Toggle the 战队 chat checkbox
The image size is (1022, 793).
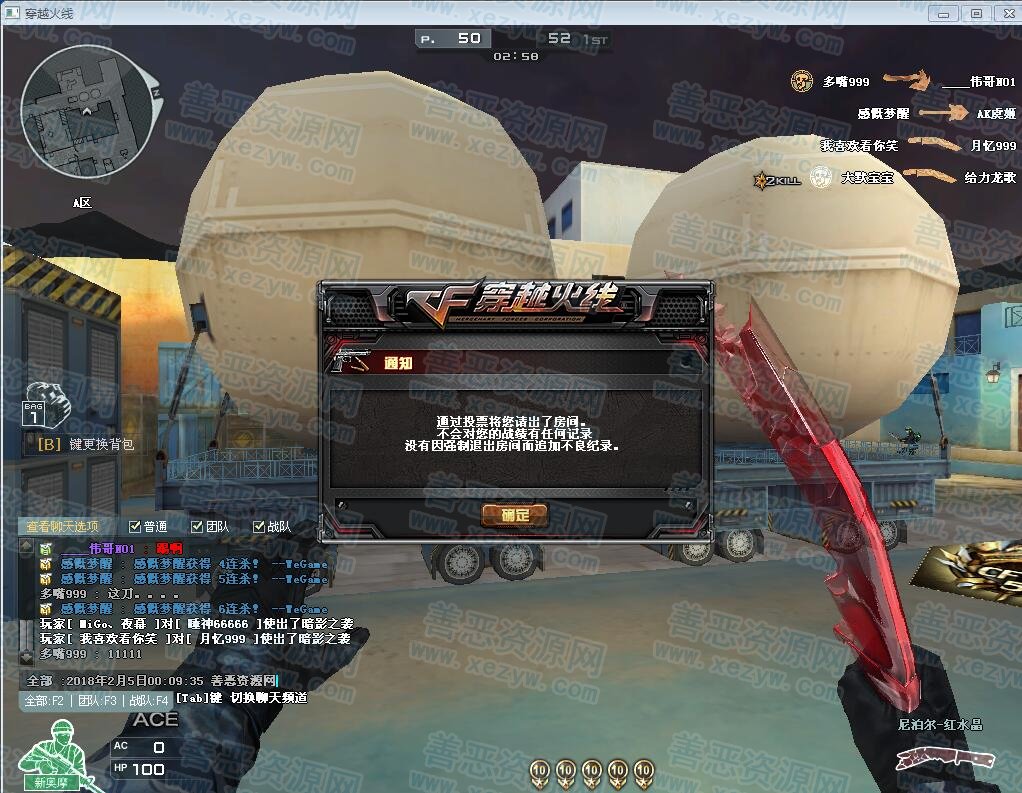point(259,526)
